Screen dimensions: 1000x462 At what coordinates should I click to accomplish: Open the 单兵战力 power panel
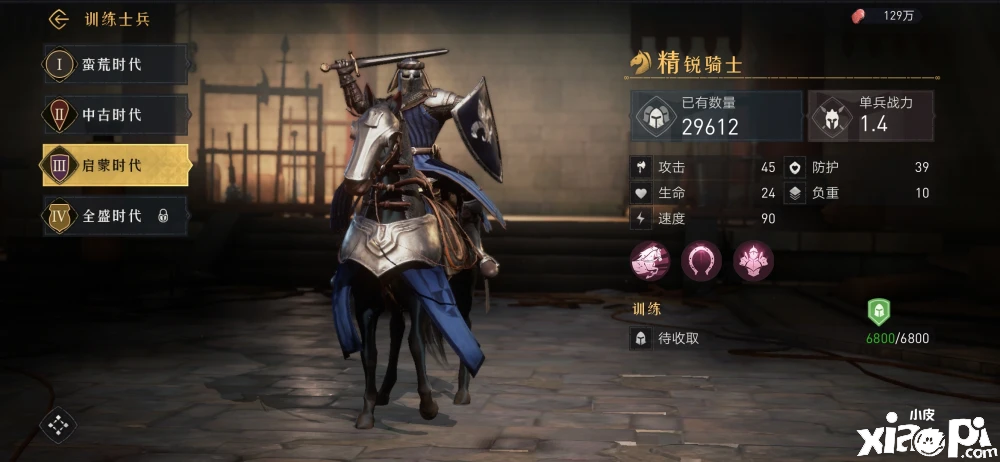(870, 116)
